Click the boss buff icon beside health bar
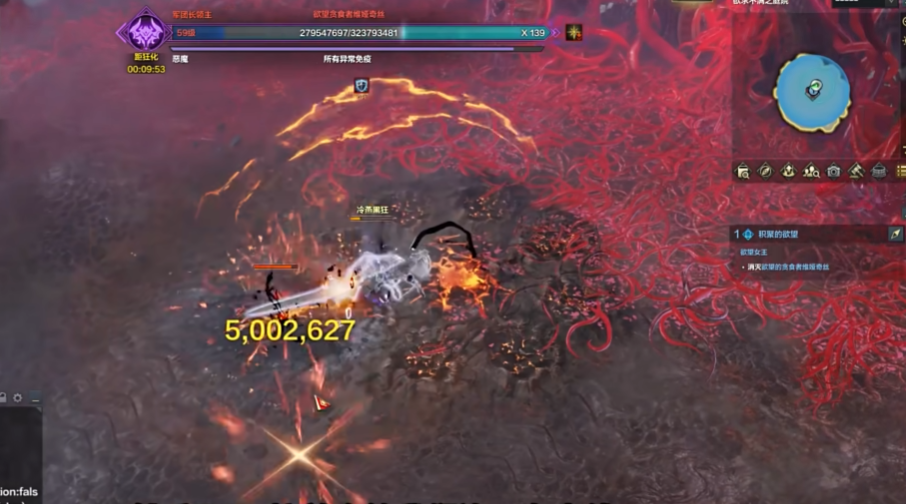 click(x=574, y=33)
